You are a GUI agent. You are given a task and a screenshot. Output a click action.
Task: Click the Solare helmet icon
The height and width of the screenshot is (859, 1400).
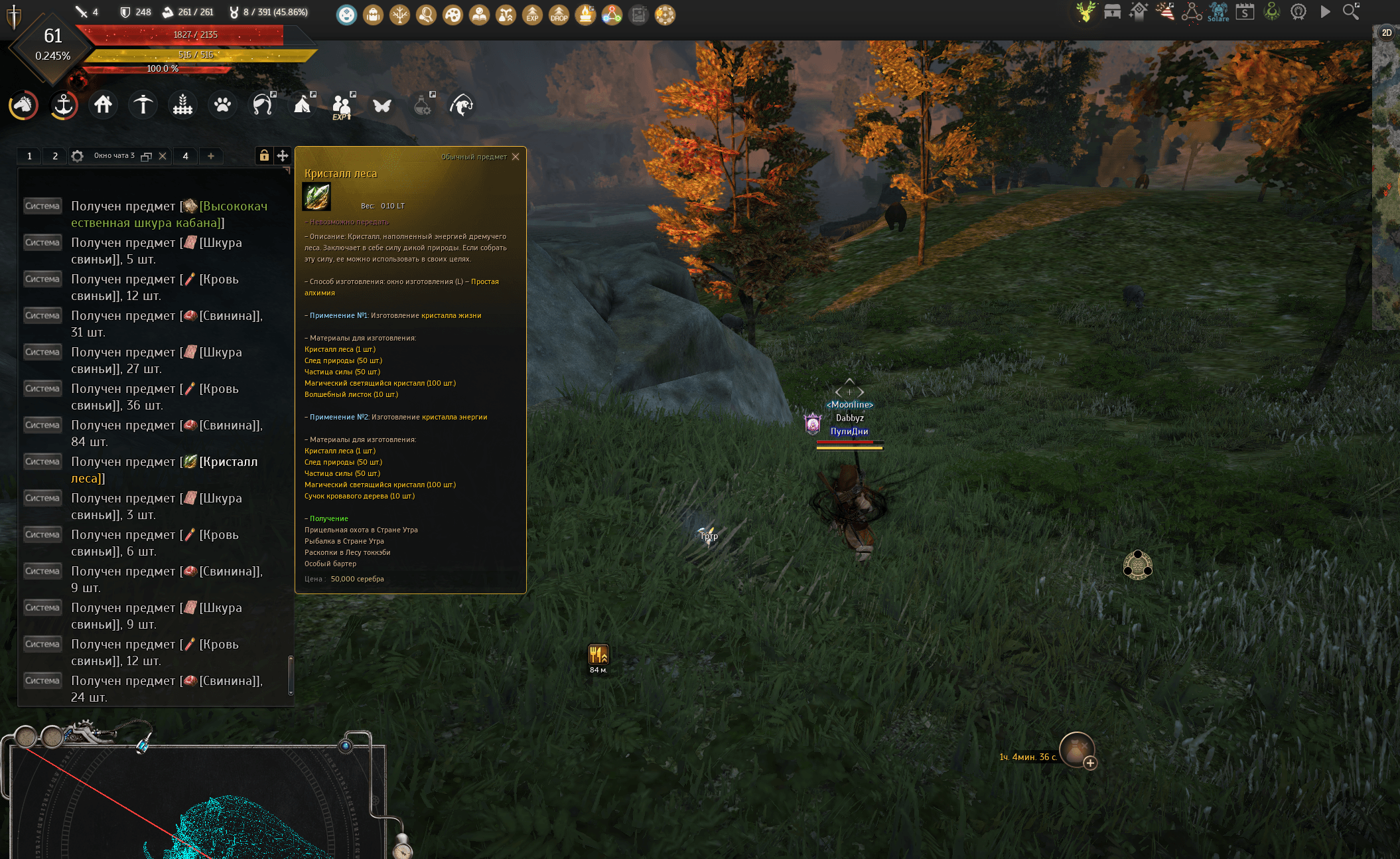point(1218,11)
